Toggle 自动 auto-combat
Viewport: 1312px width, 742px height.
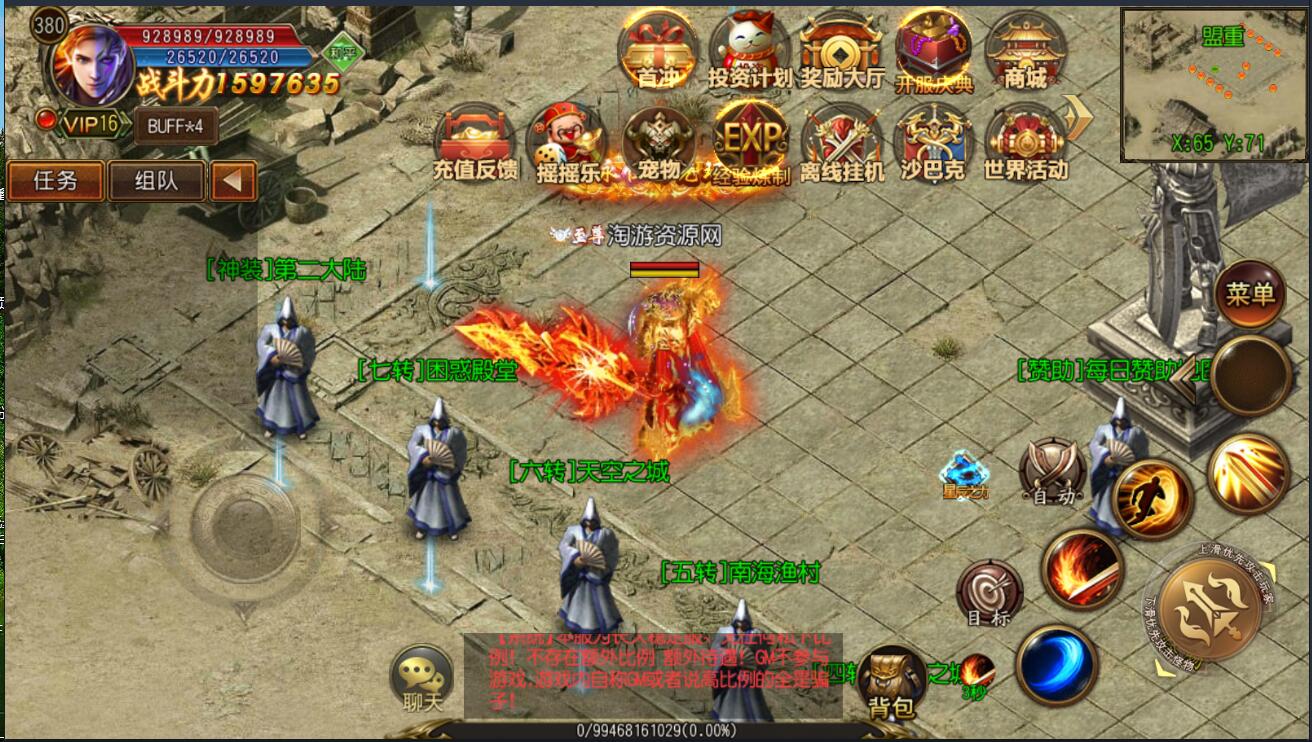[x=1052, y=470]
